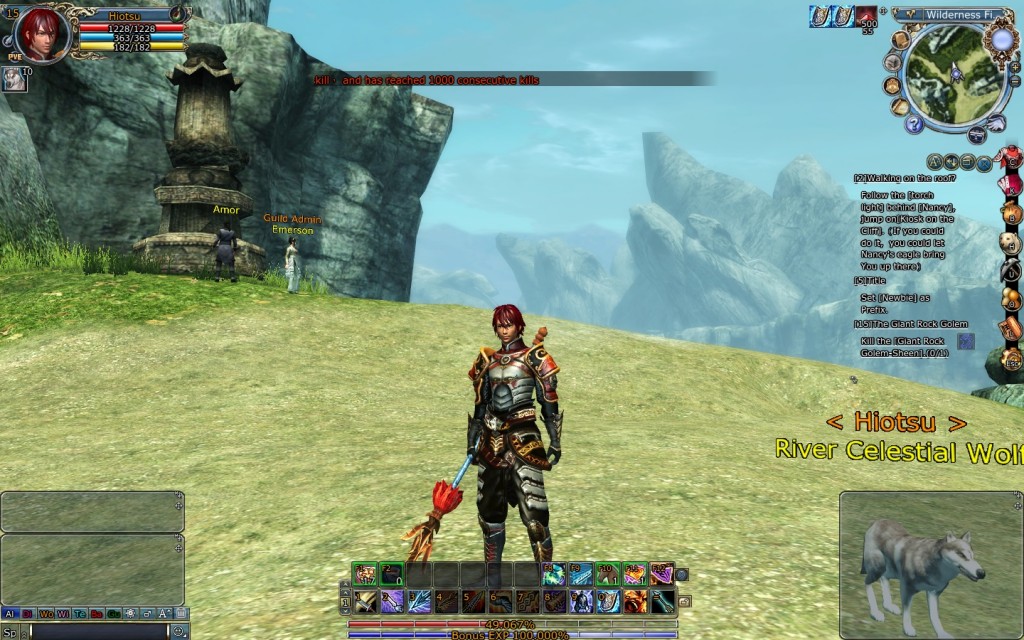This screenshot has width=1024, height=640.
Task: Activate the F8 hotbar skill
Action: tap(553, 574)
